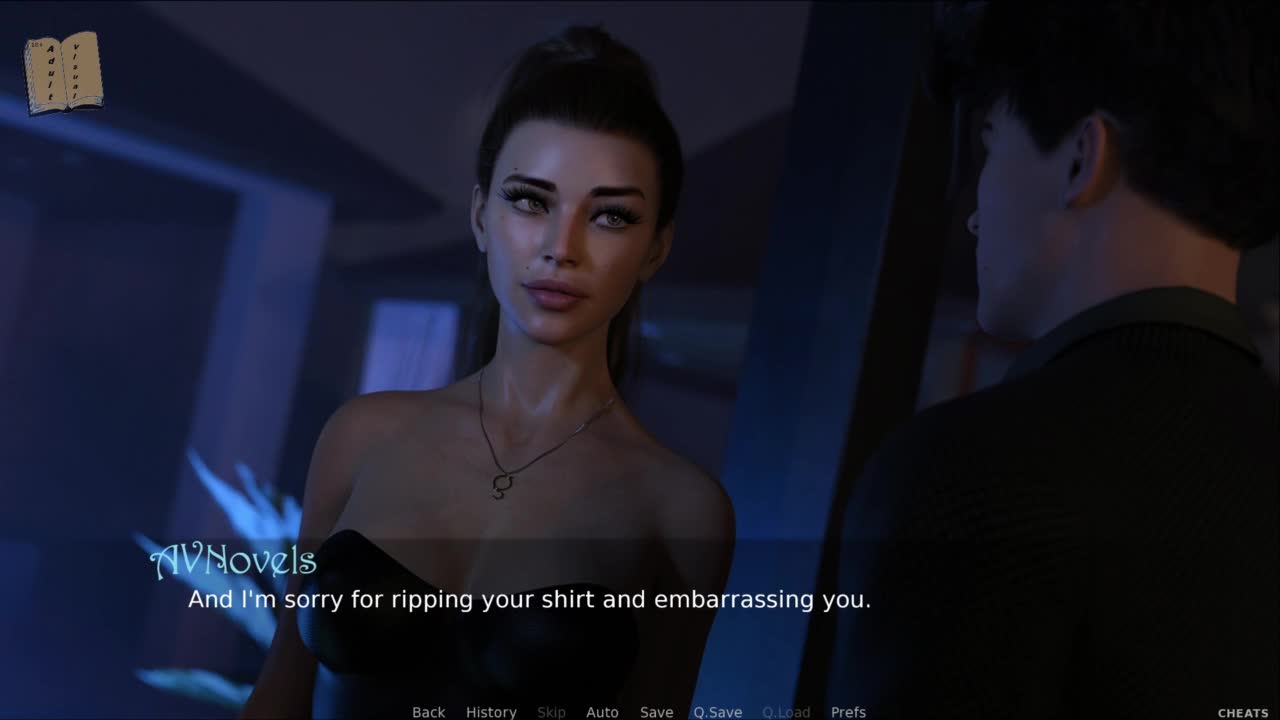The width and height of the screenshot is (1280, 720).
Task: Open the Prefs settings menu
Action: point(848,712)
